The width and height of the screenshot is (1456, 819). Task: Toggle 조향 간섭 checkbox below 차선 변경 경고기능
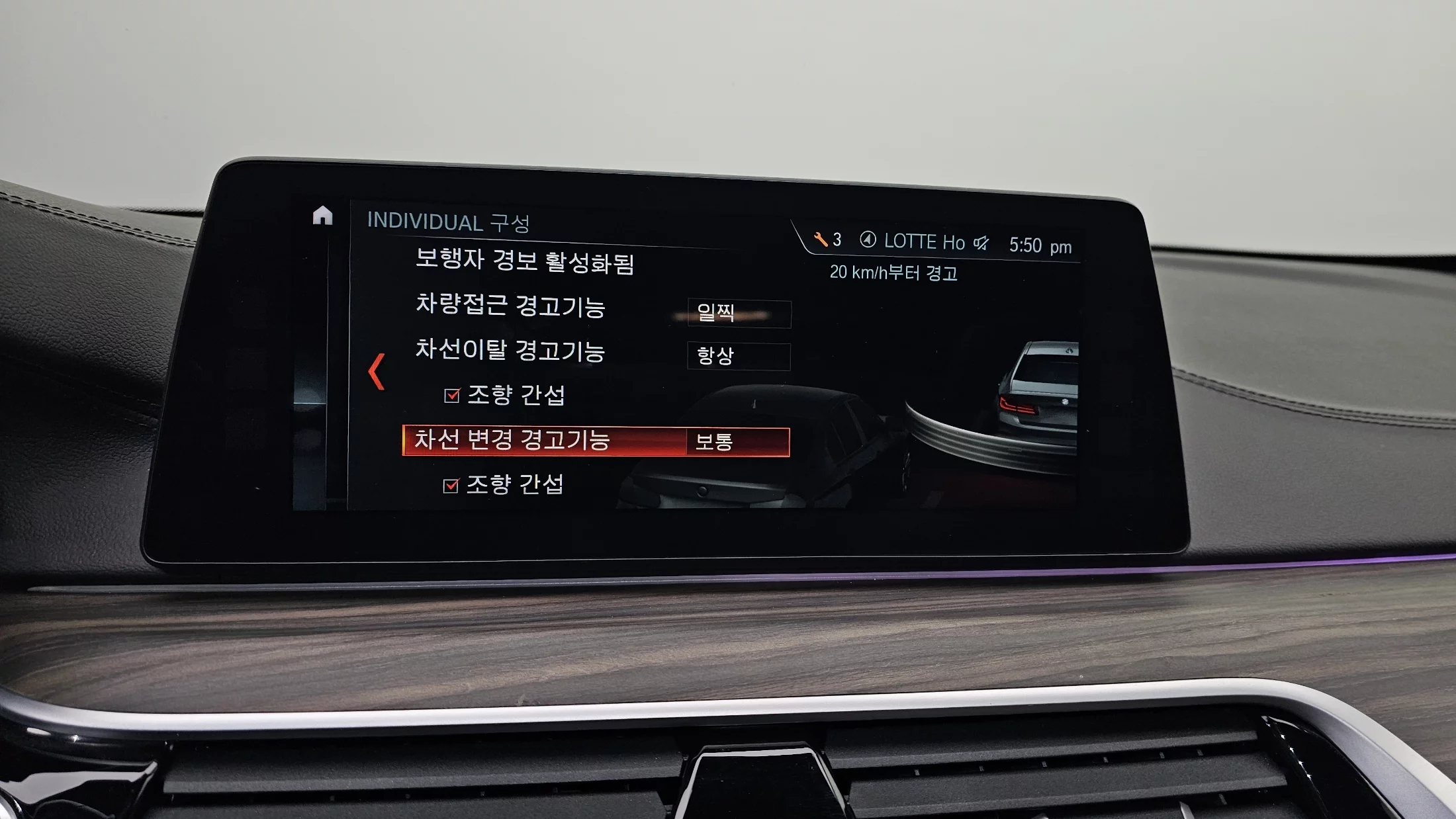(x=451, y=486)
